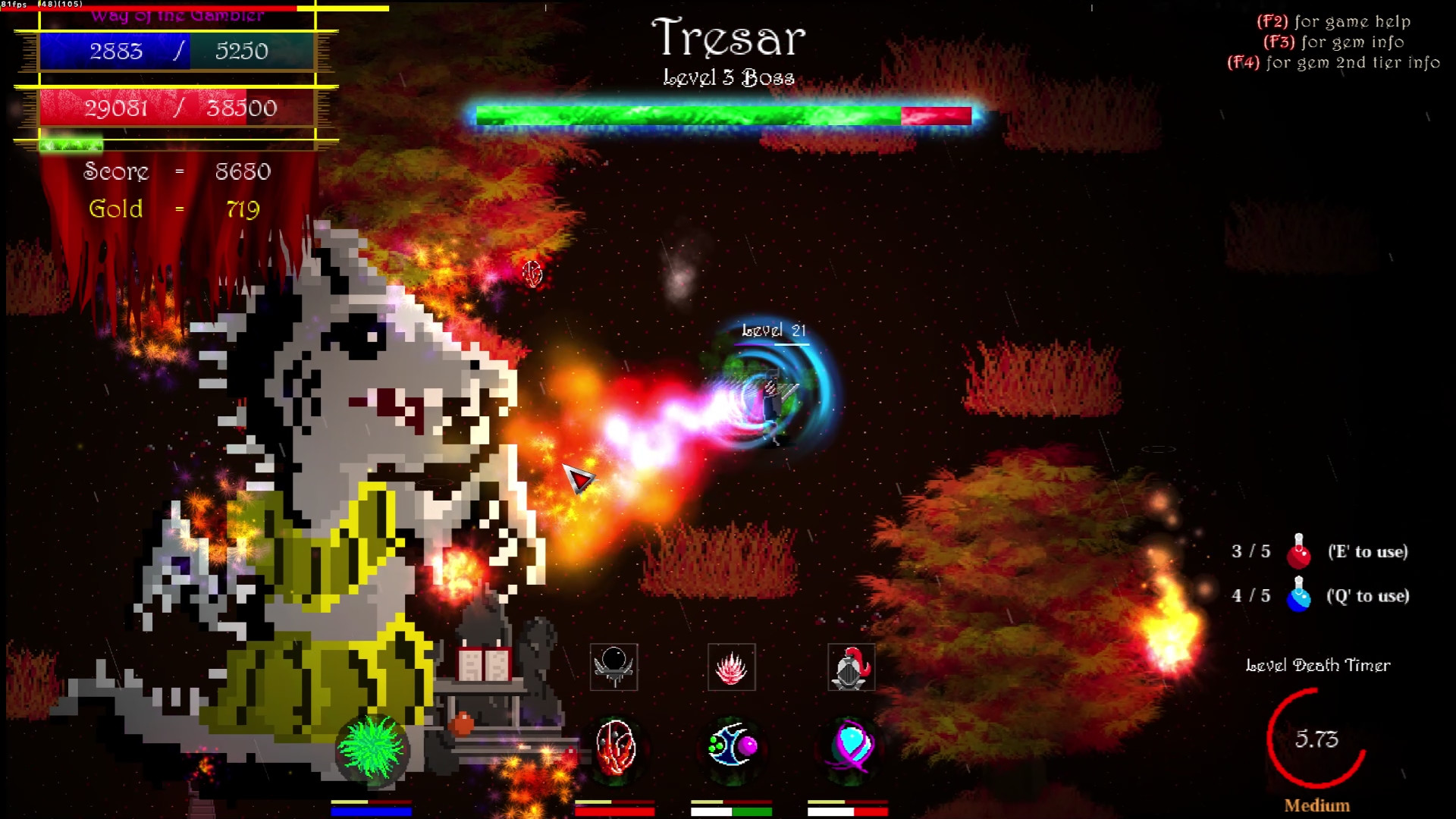Screen dimensions: 1456x819
Task: Select the red coral plume item icon
Action: 732,667
